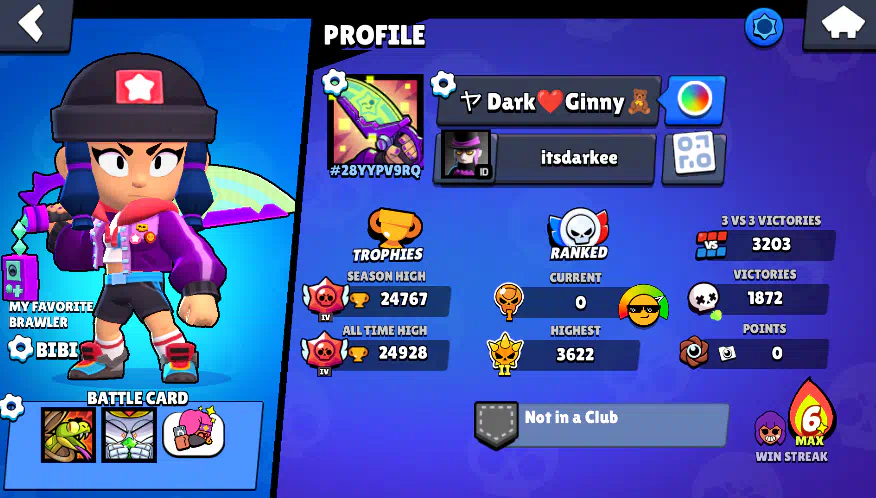Show the QR code
Viewport: 876px width, 498px height.
click(x=693, y=155)
